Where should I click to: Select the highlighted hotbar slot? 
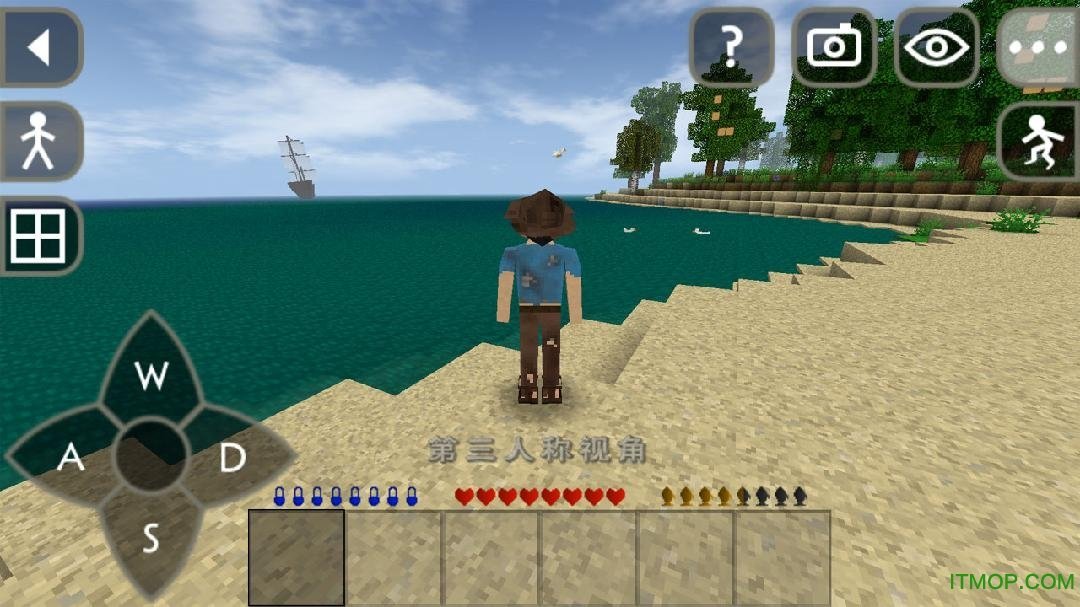point(296,557)
